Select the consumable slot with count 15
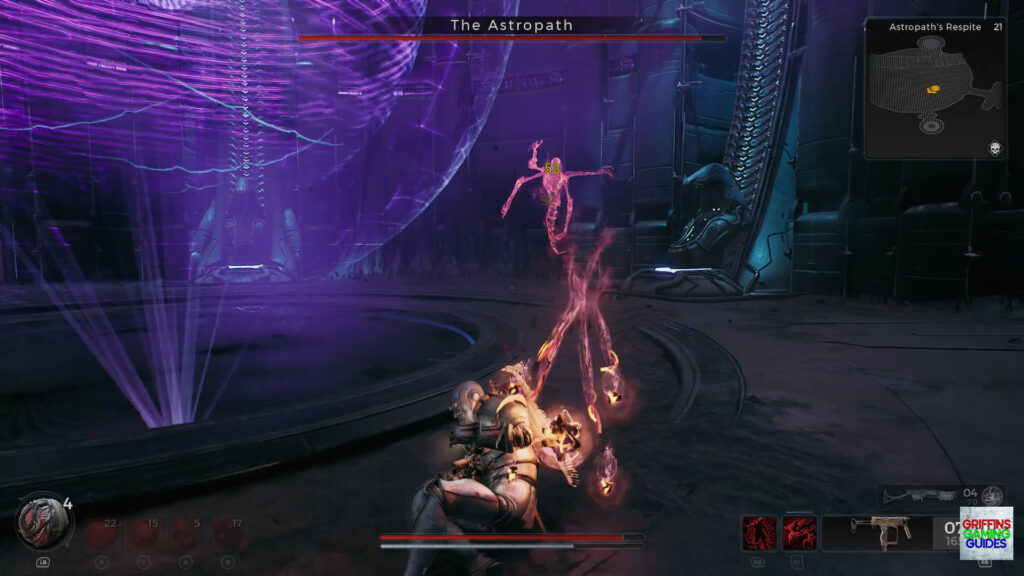The image size is (1024, 576). [145, 533]
